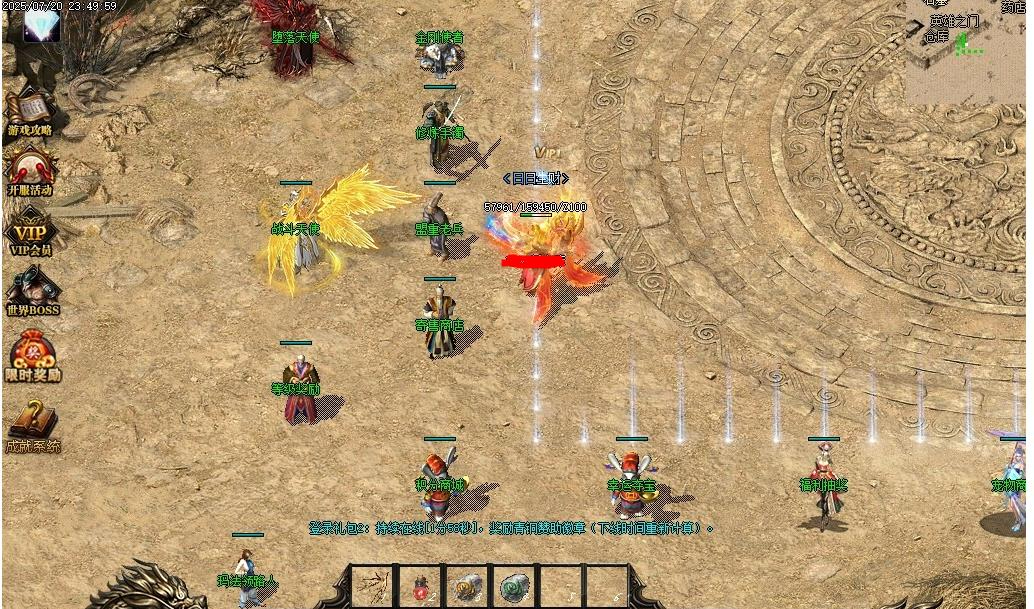This screenshot has height=609, width=1034.
Task: Use the green swirl stone in slot 4
Action: click(x=514, y=587)
